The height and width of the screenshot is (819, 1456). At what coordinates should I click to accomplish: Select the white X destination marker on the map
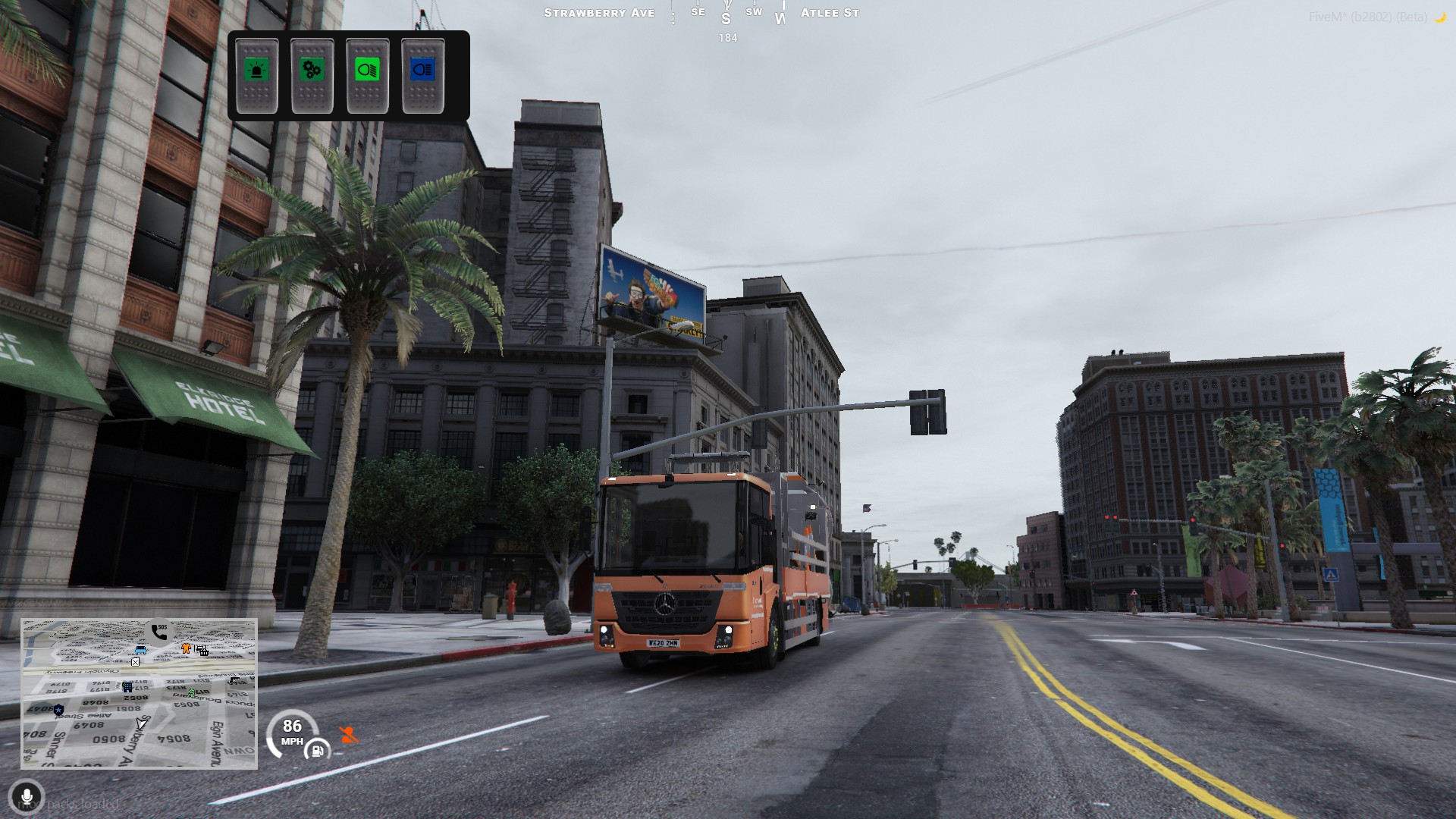135,663
